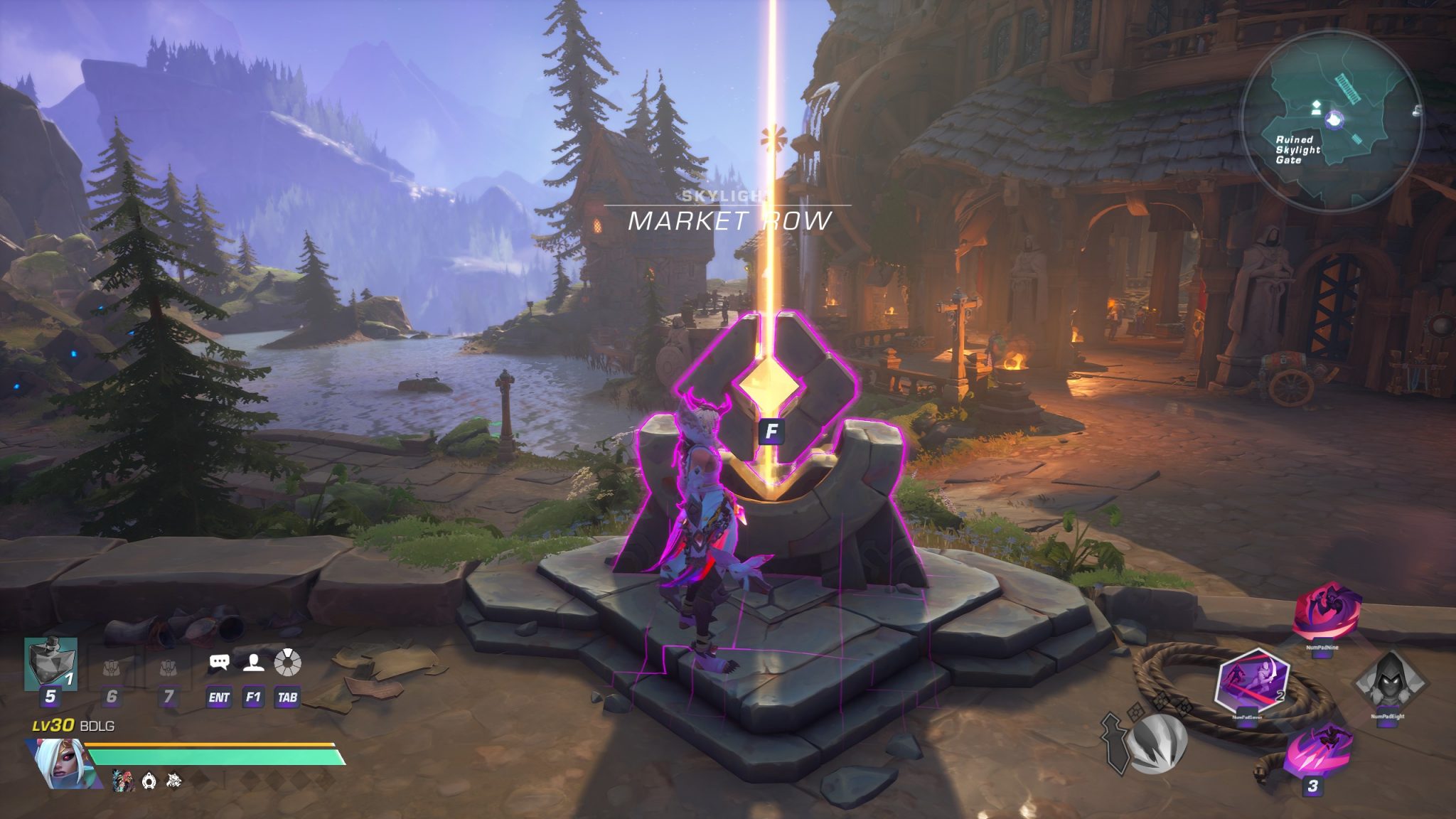
Task: Open the player profile silhouette icon
Action: [253, 663]
